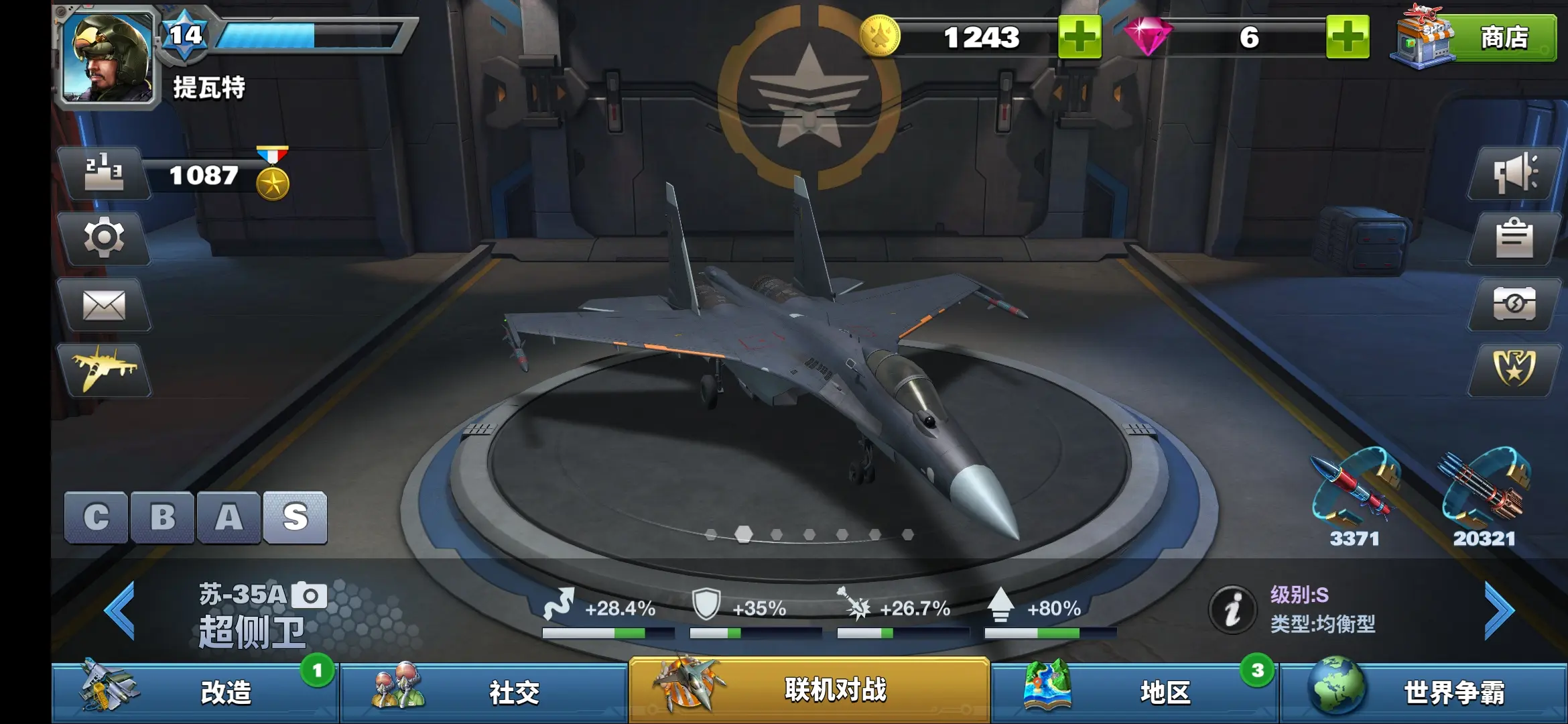Open the megaphone announcements
The width and height of the screenshot is (1568, 724).
[x=1514, y=173]
